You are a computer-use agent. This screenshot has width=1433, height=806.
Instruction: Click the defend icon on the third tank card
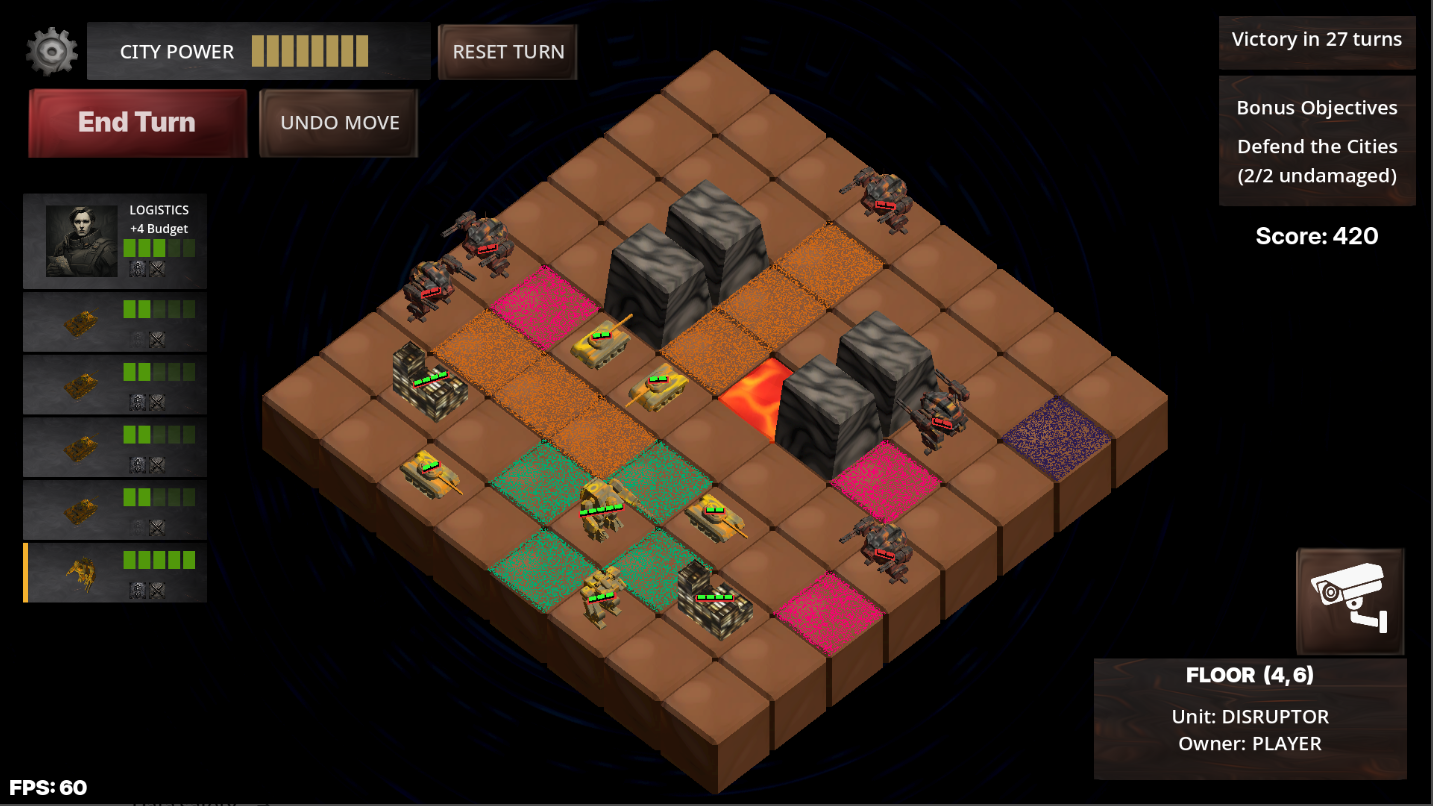[136, 464]
